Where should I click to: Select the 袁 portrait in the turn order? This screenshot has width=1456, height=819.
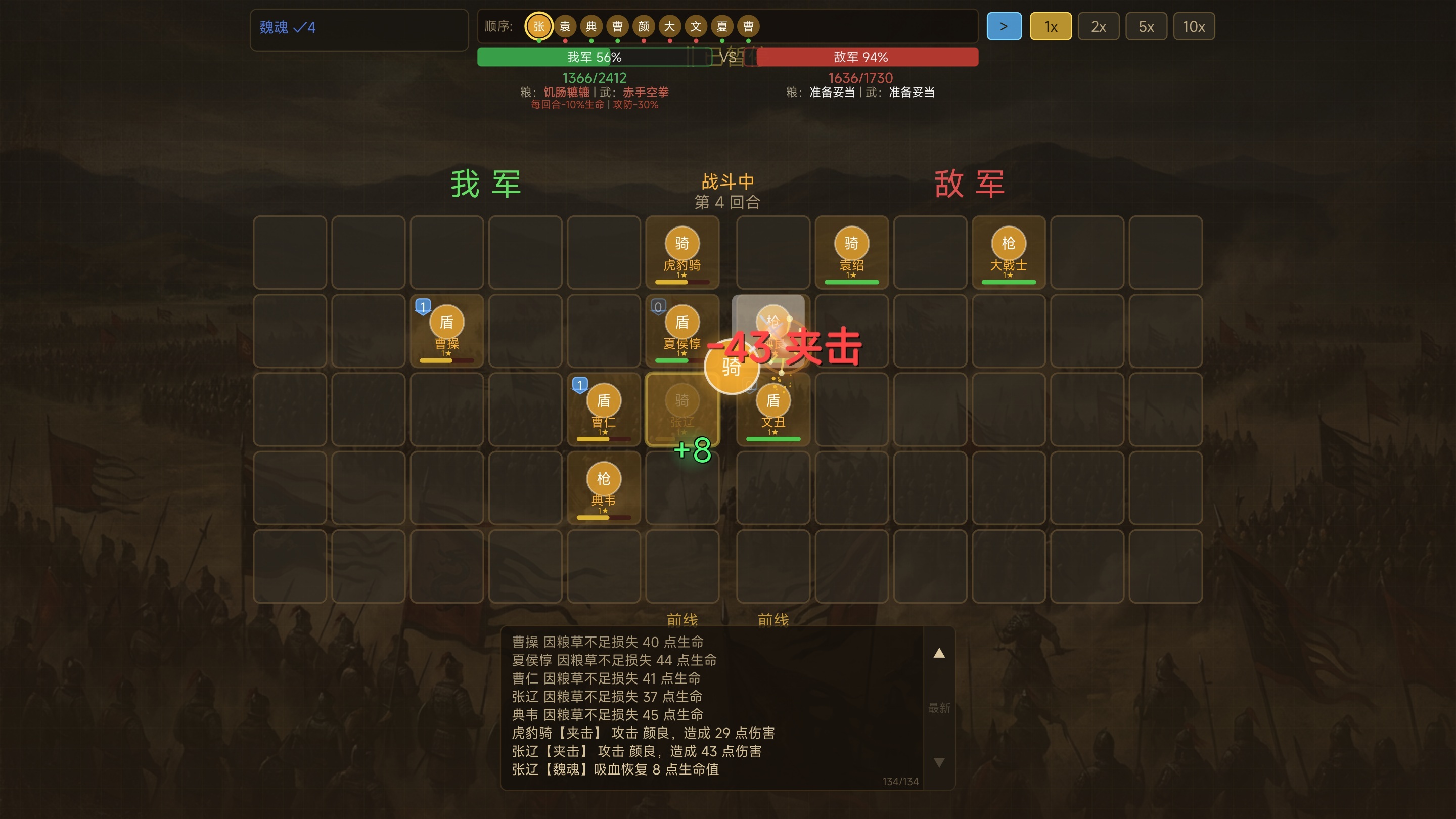(565, 26)
